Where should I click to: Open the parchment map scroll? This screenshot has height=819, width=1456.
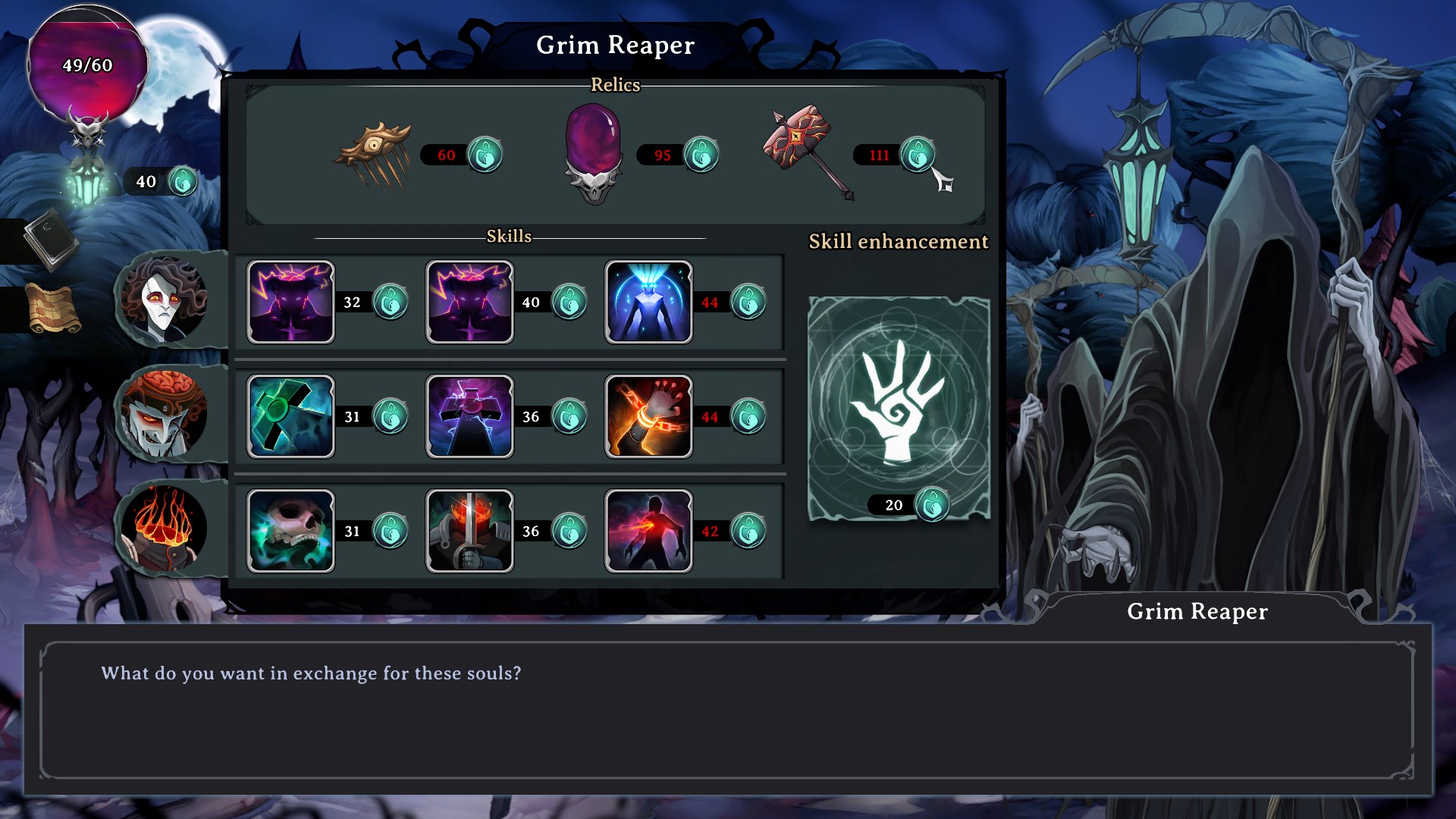point(52,309)
